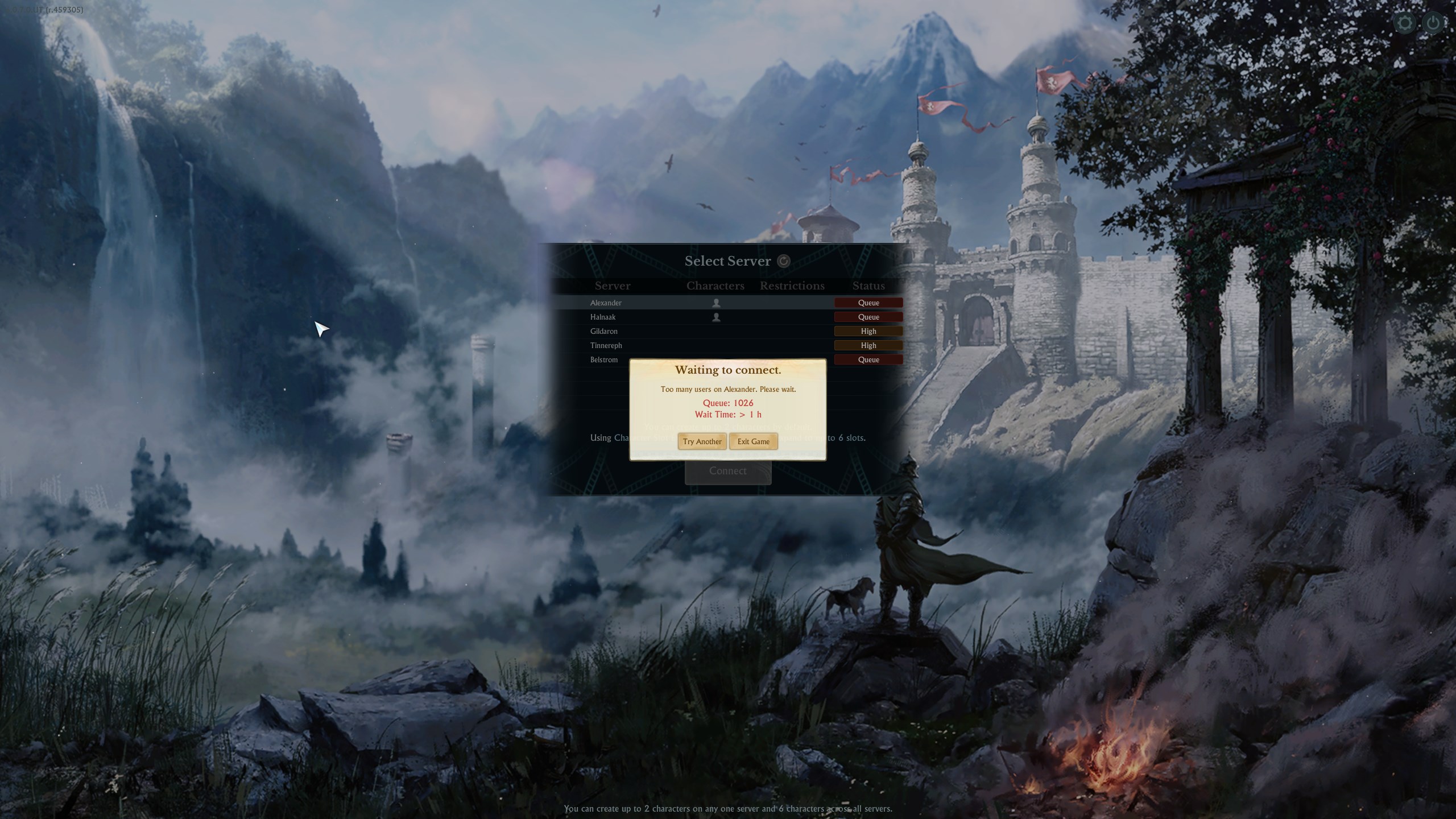Click the power icon to quit
1456x819 pixels.
[1433, 23]
